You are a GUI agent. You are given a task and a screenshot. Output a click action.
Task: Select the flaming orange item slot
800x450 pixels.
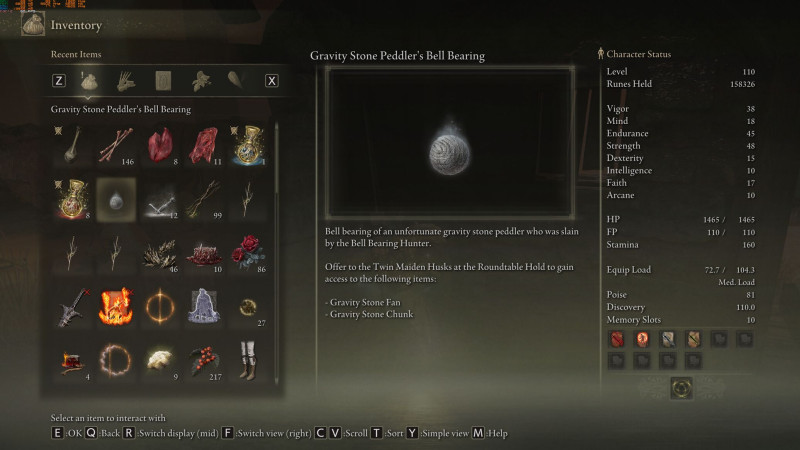pos(118,305)
